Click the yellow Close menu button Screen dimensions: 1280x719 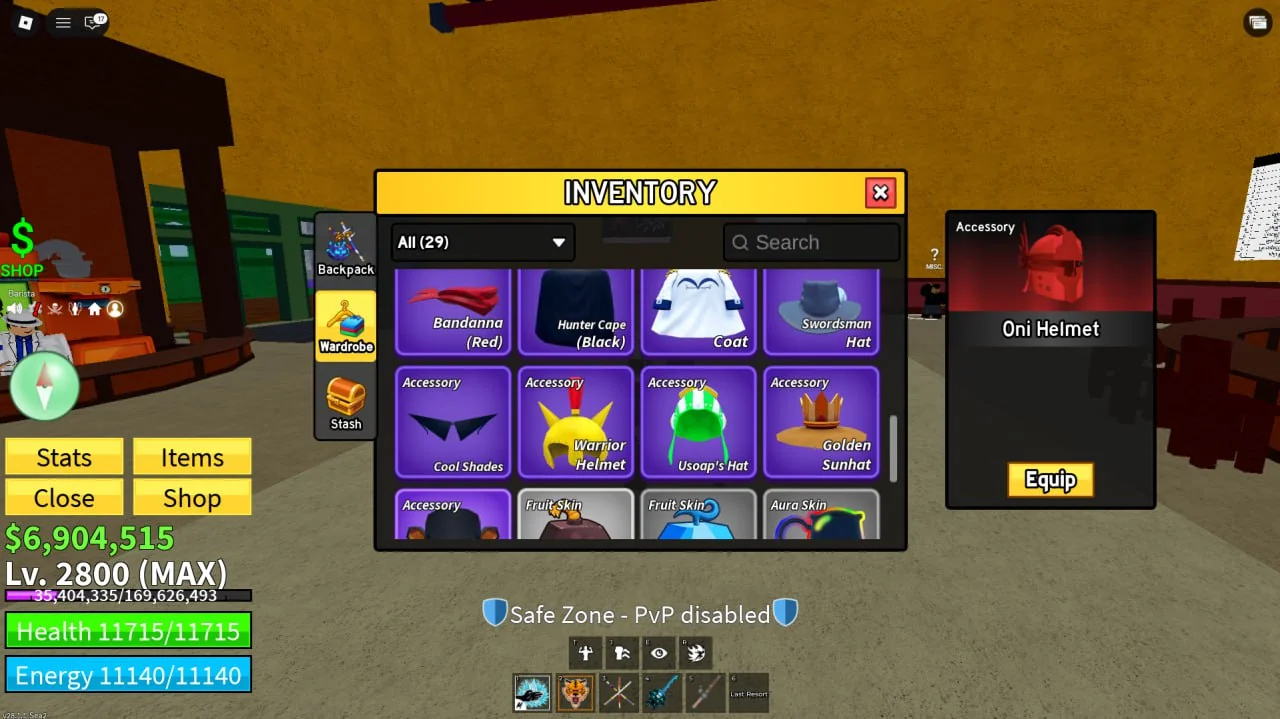64,498
